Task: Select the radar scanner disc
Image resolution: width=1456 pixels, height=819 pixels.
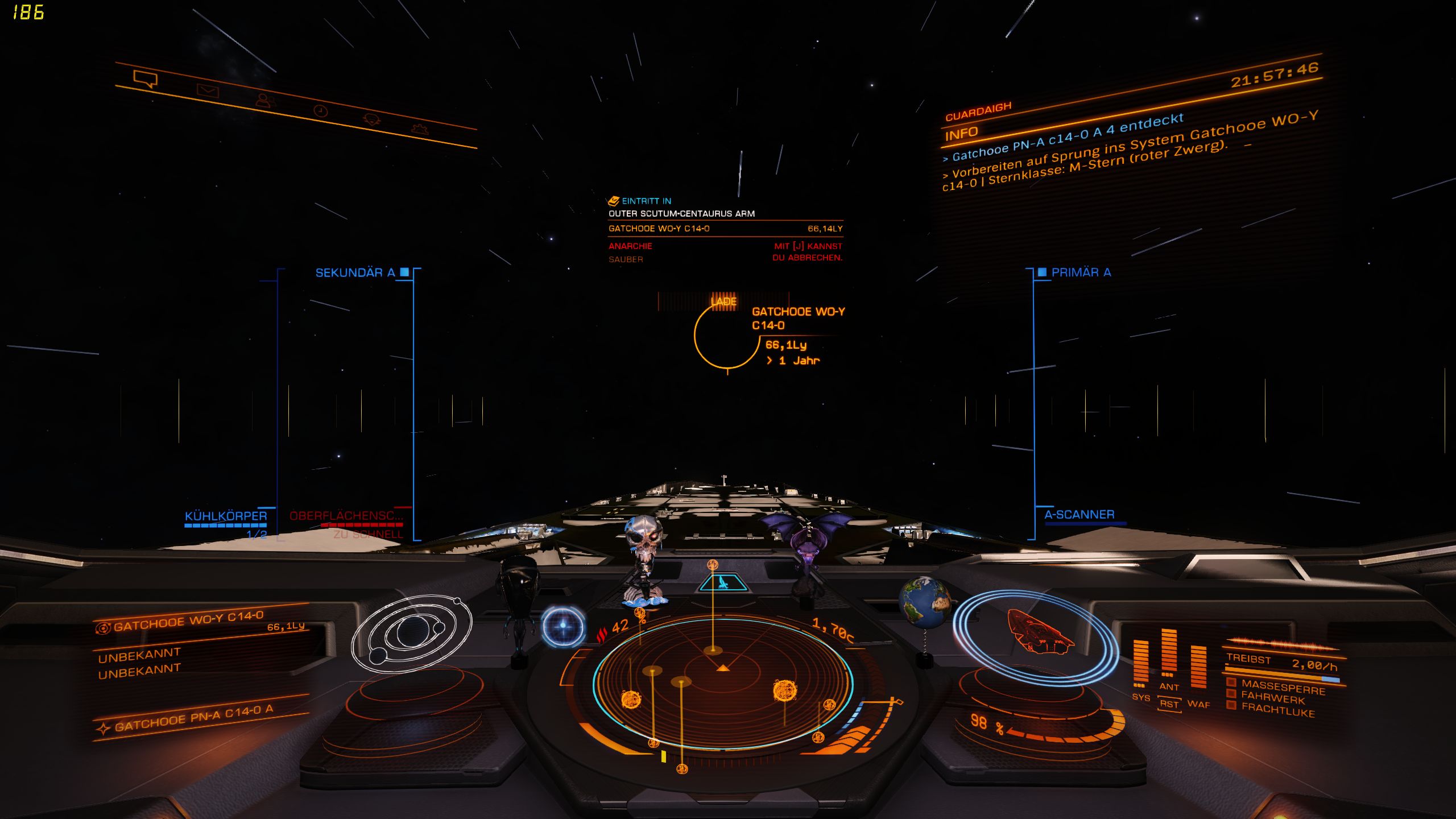Action: 722,682
